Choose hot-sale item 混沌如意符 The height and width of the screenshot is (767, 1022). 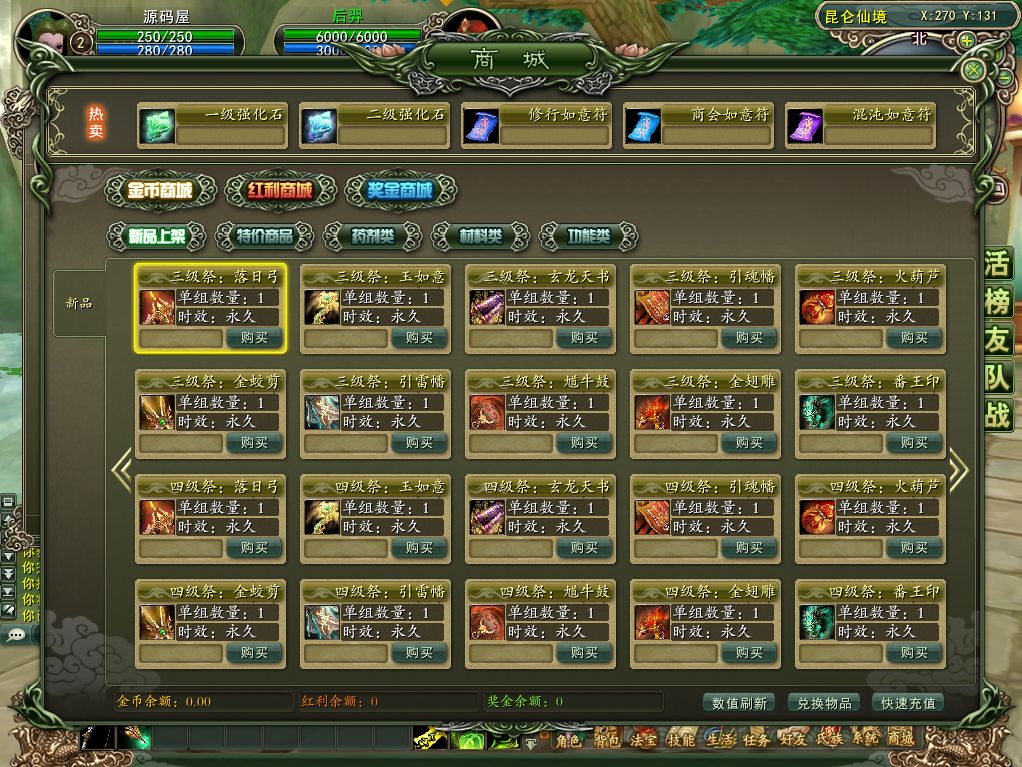pyautogui.click(x=860, y=126)
